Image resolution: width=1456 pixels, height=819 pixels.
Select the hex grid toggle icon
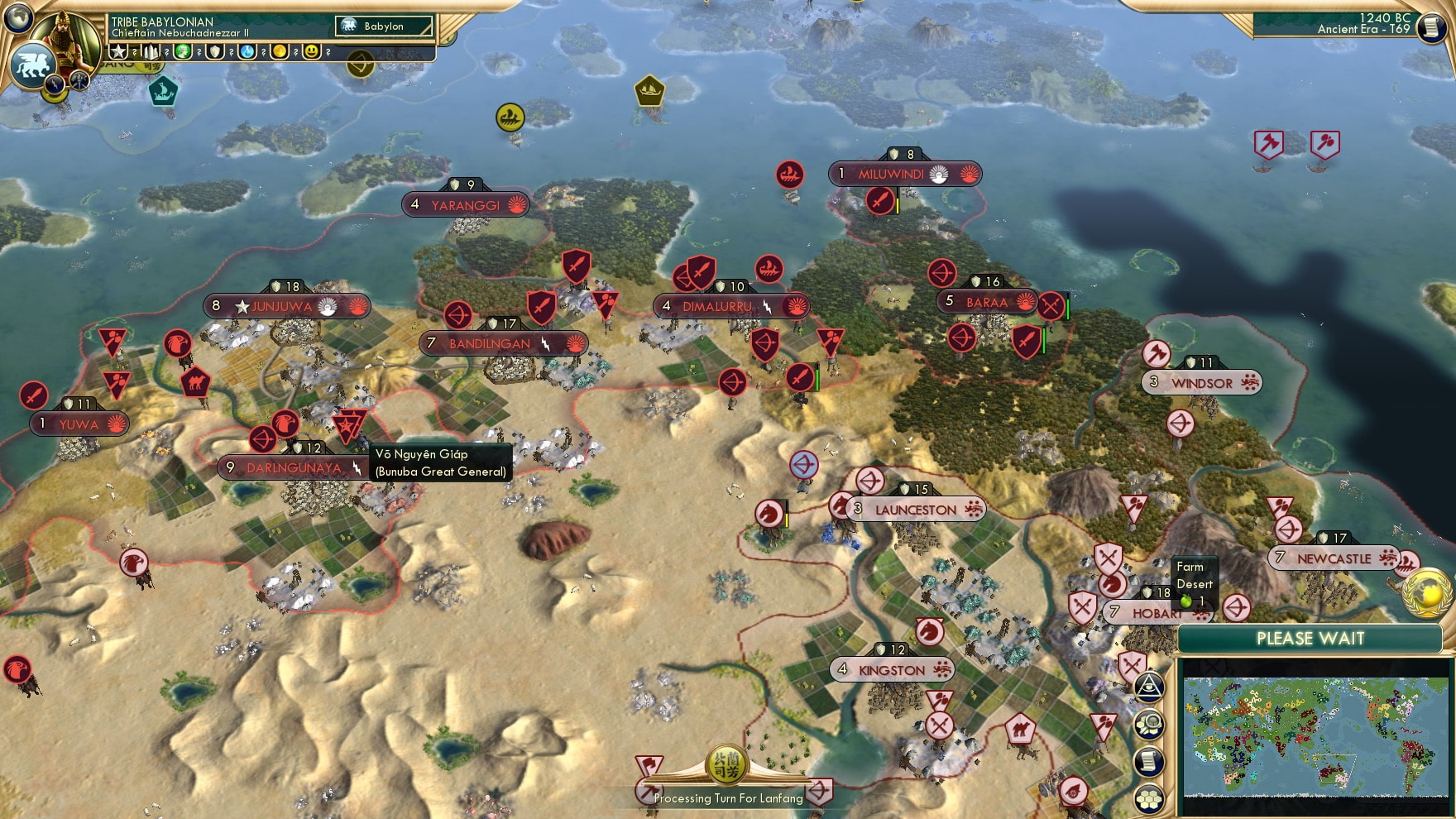point(1149,797)
